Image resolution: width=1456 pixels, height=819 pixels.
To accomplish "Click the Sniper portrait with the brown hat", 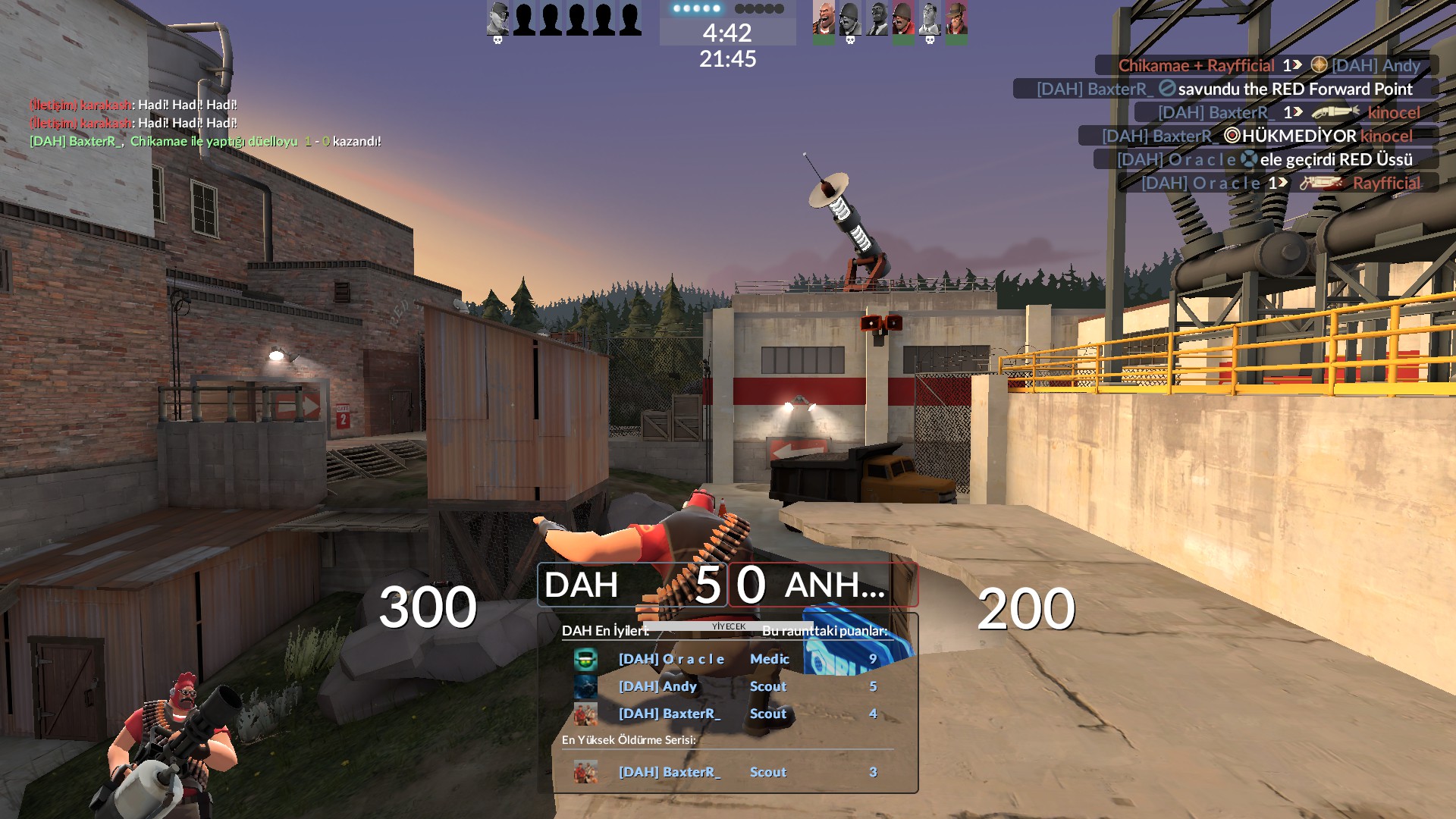I will click(956, 20).
